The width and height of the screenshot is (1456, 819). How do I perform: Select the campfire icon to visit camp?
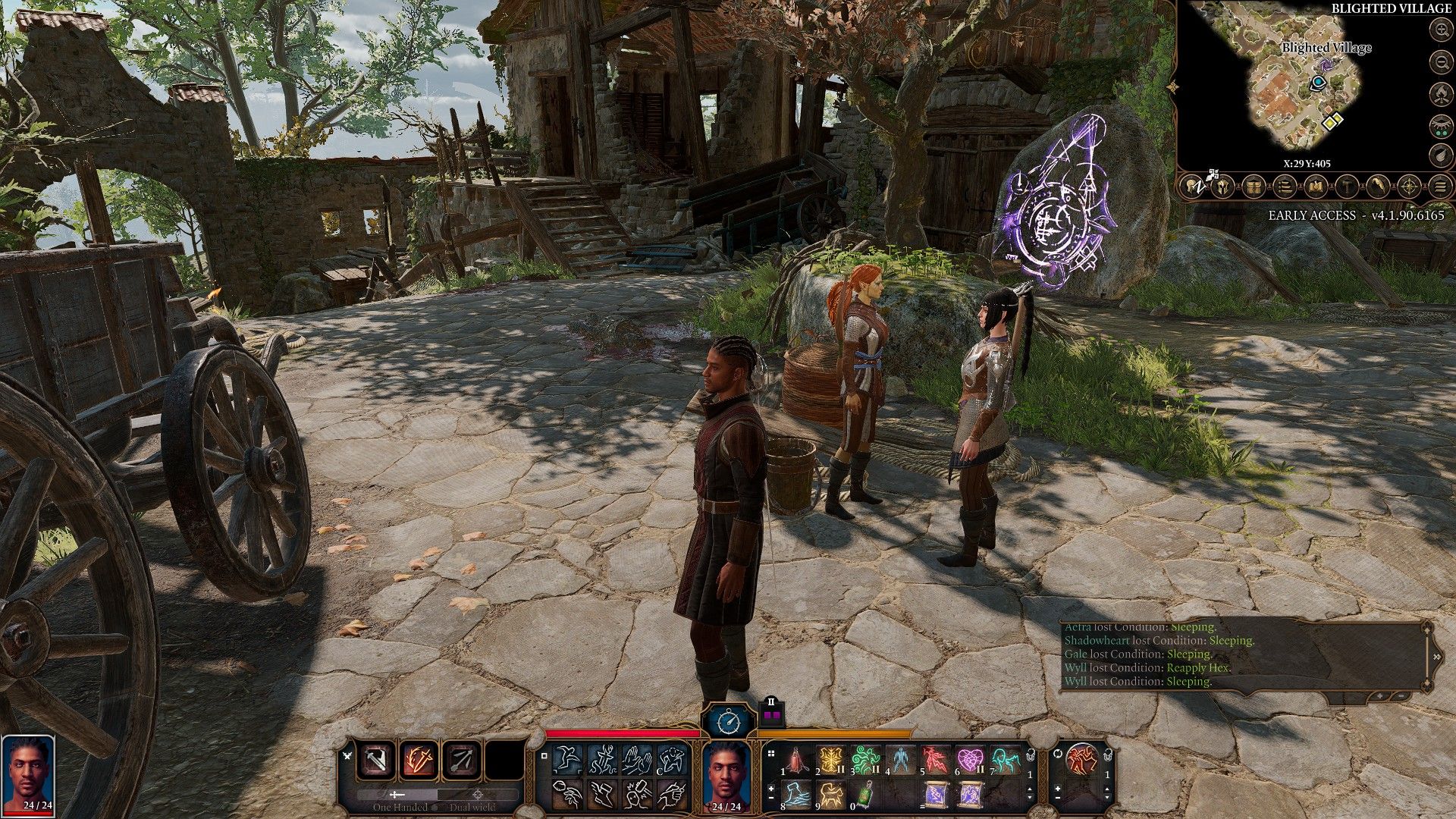1442,93
